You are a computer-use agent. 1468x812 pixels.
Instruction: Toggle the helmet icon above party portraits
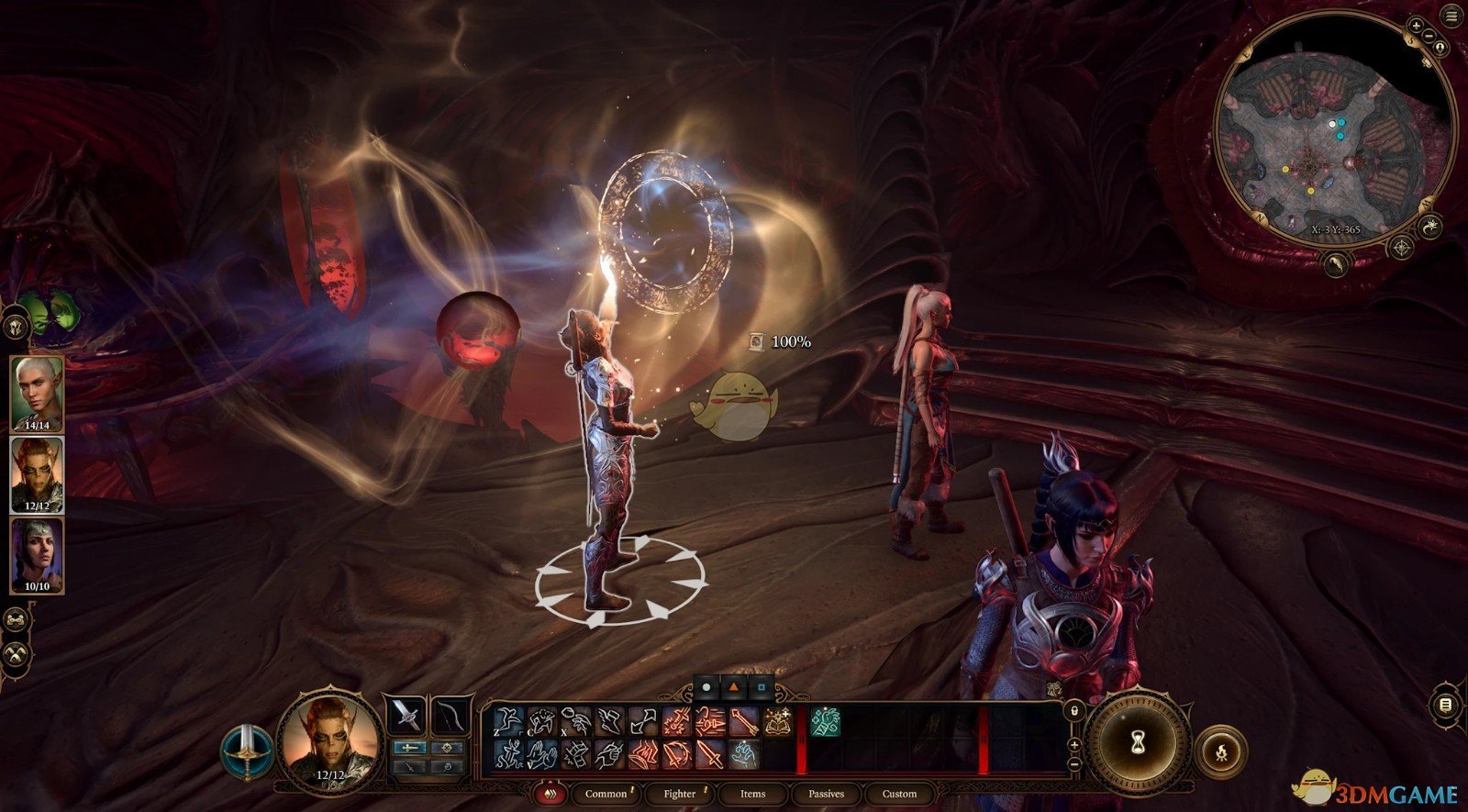[x=16, y=326]
